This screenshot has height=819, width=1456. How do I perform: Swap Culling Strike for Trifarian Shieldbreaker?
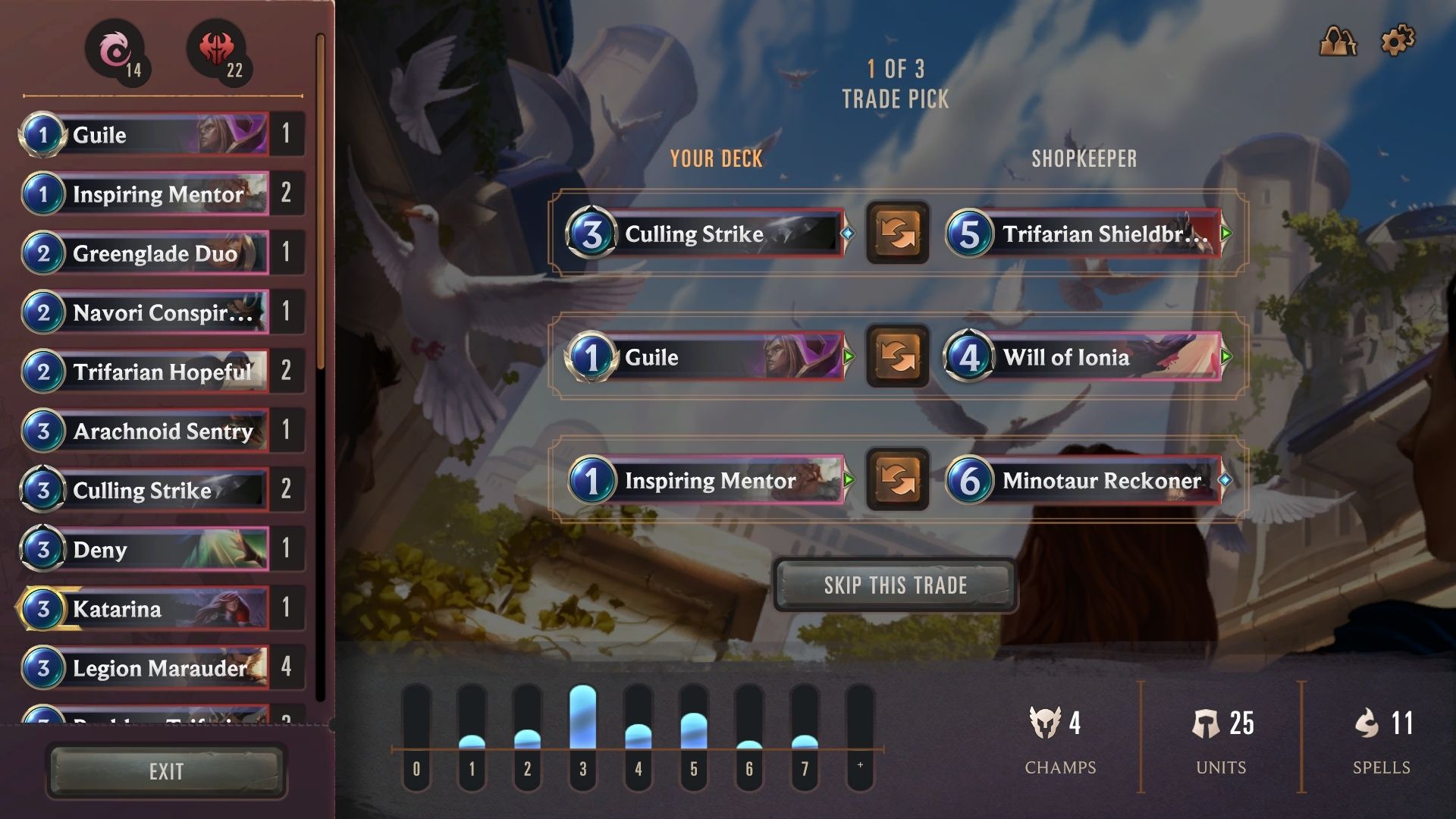897,233
